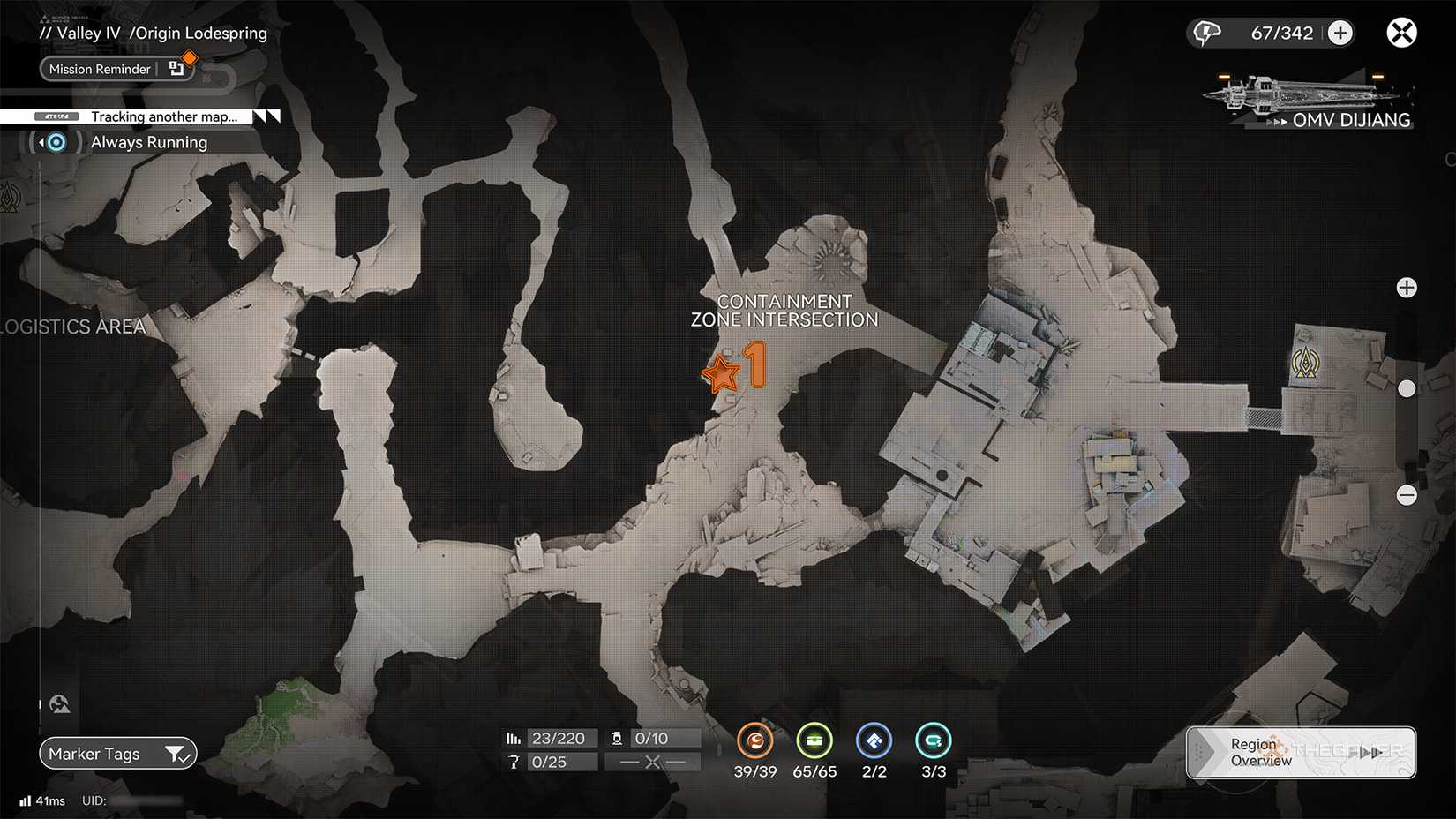Toggle the Mission Reminder display

tap(100, 69)
